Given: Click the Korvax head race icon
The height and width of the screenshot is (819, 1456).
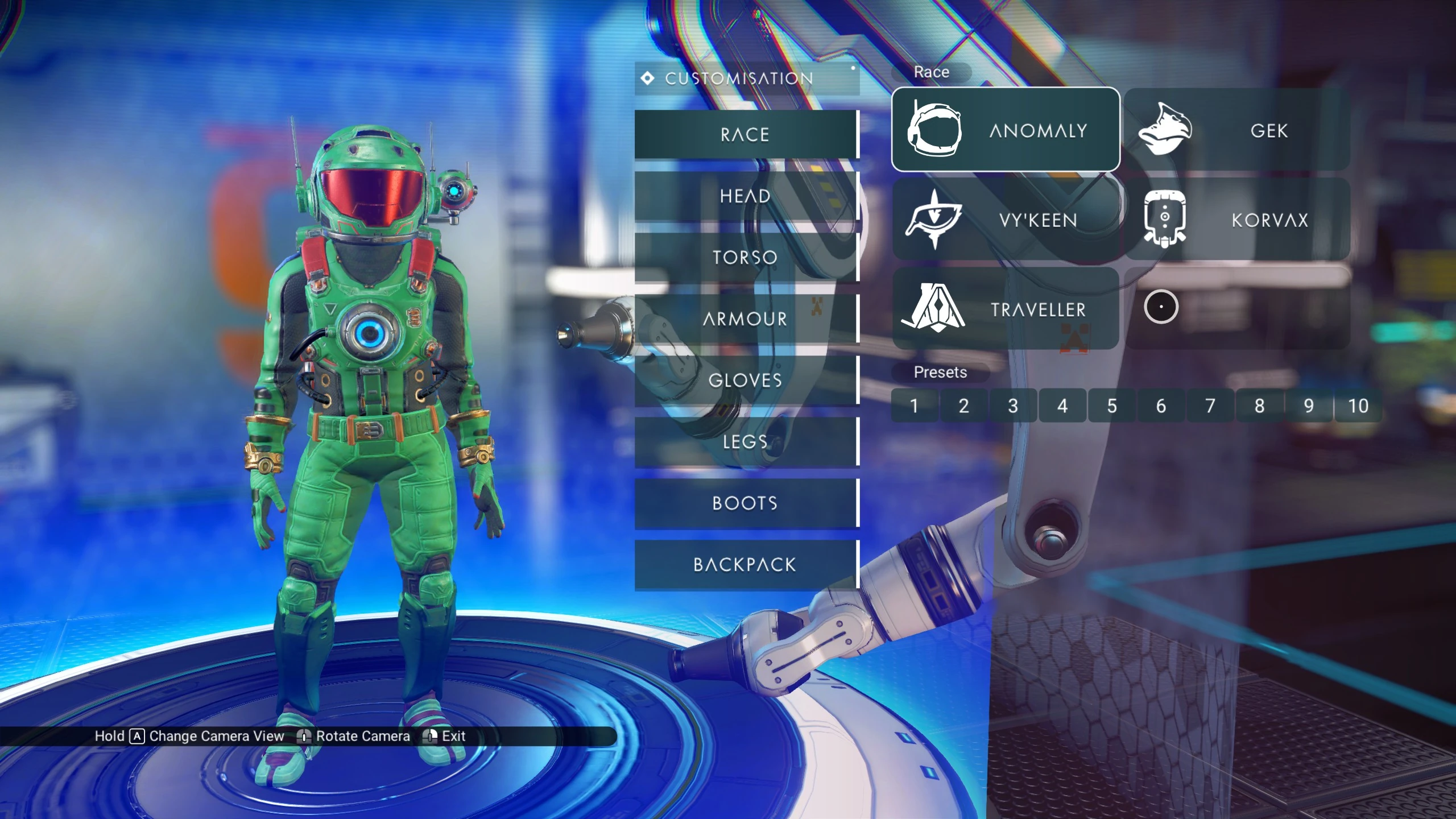Looking at the screenshot, I should [x=1164, y=221].
